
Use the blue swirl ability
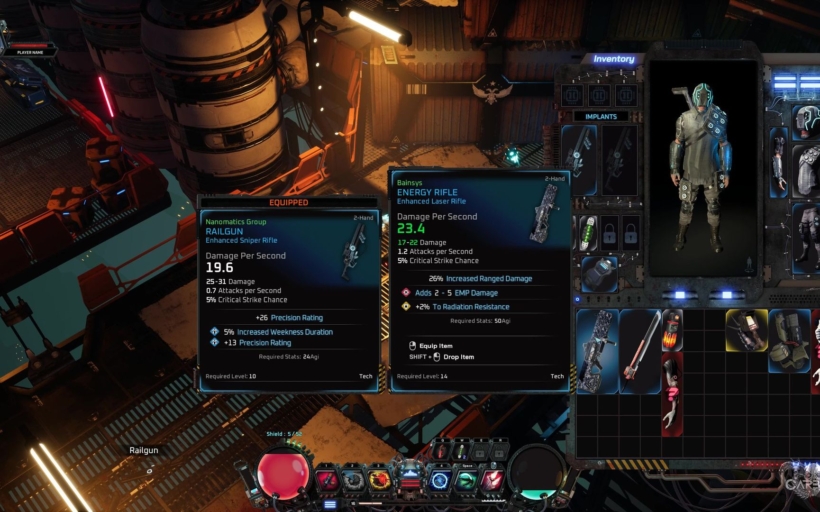point(440,480)
